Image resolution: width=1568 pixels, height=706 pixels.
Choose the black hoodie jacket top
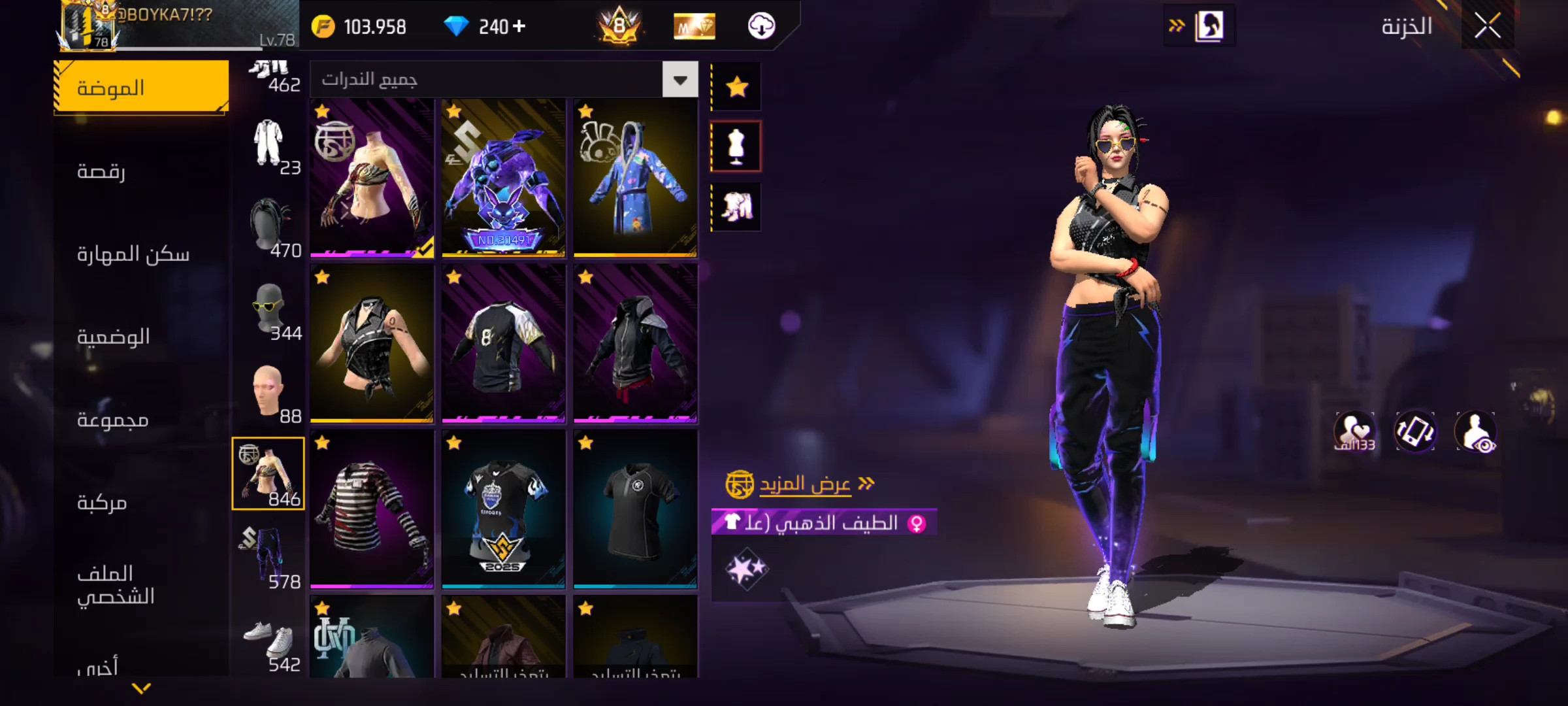point(635,344)
